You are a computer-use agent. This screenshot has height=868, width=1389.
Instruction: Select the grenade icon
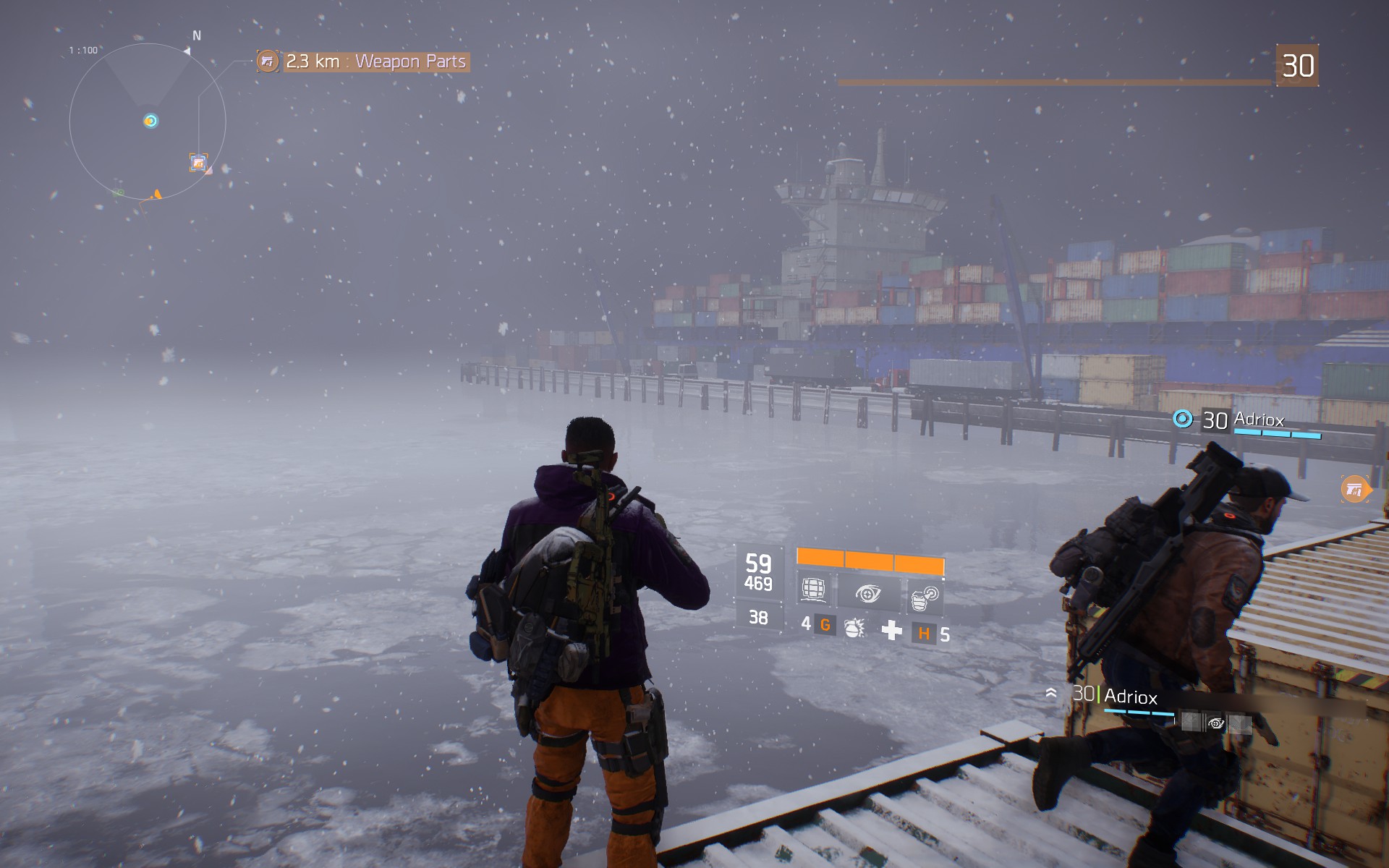click(x=854, y=627)
